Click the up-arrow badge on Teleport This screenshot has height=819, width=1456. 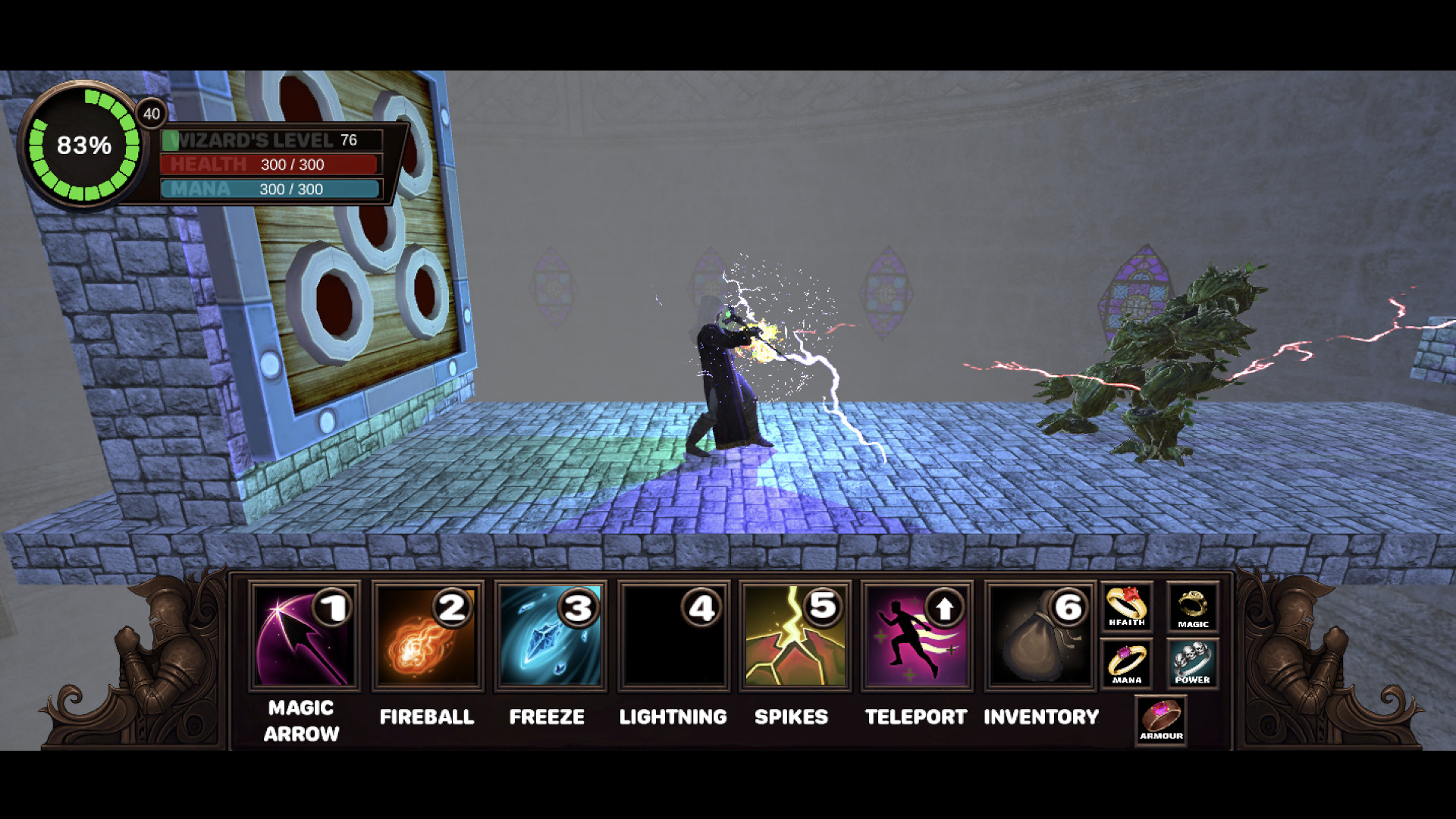click(944, 607)
